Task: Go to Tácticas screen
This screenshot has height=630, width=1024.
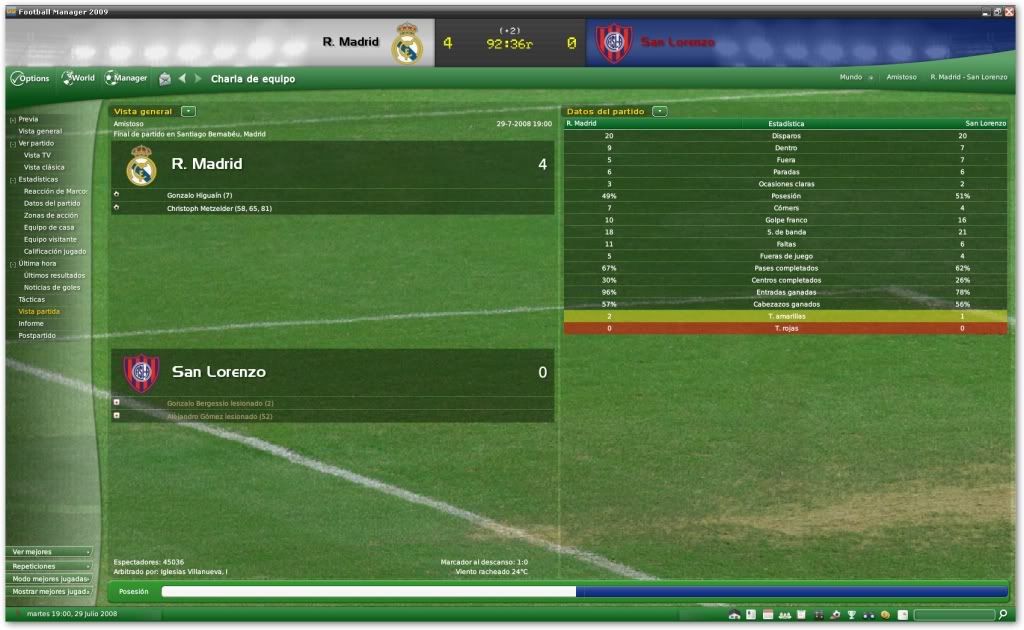Action: coord(32,299)
